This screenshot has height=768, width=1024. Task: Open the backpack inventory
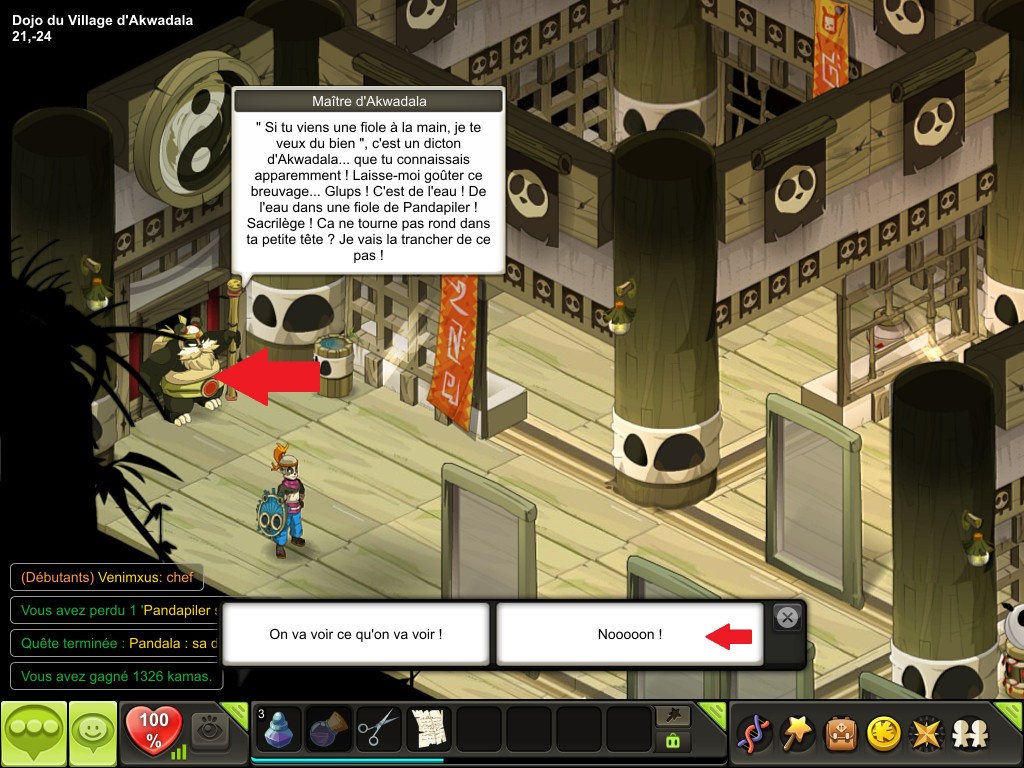pos(840,734)
